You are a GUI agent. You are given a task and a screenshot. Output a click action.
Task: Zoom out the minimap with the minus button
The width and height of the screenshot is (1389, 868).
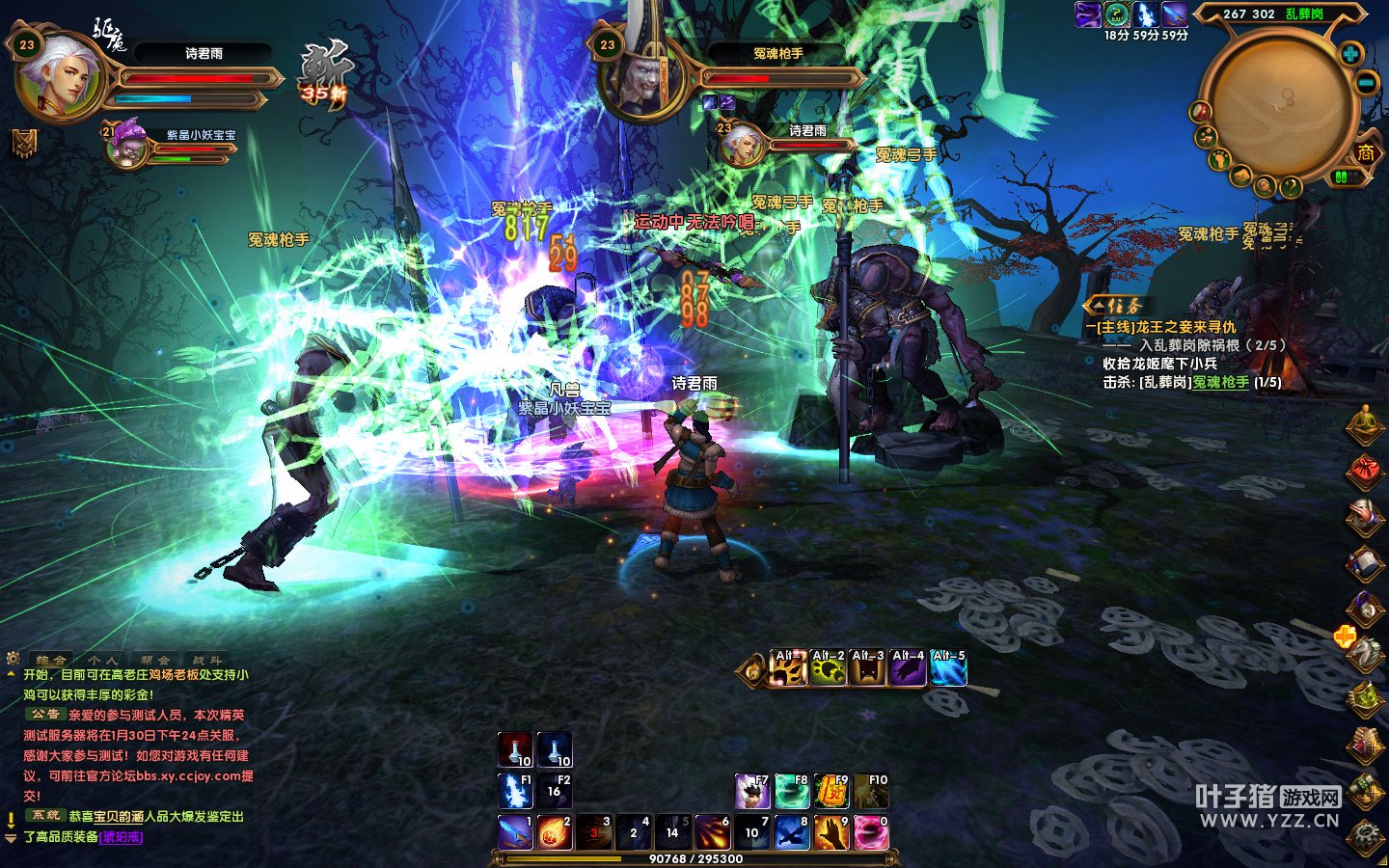tap(1366, 84)
